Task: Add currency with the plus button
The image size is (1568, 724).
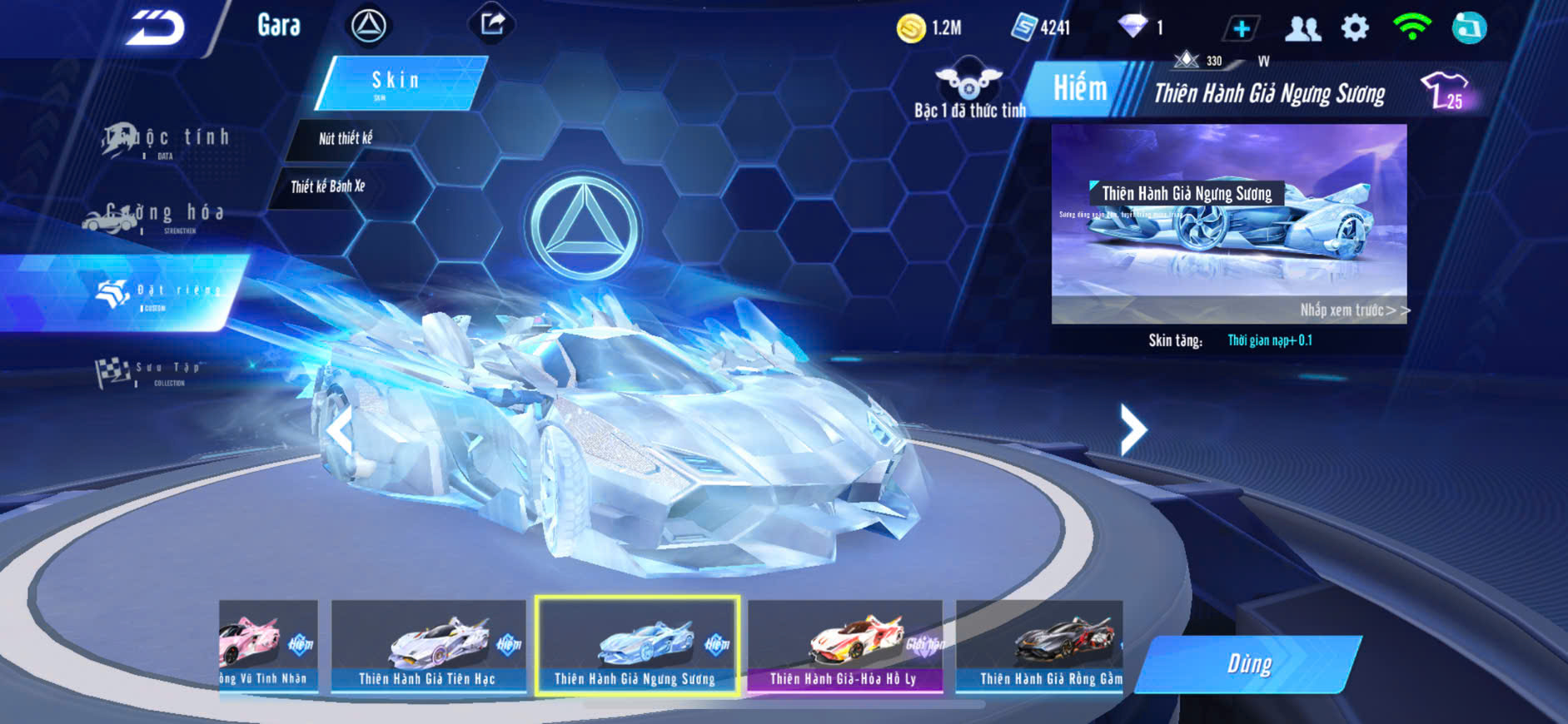Action: click(x=1241, y=29)
